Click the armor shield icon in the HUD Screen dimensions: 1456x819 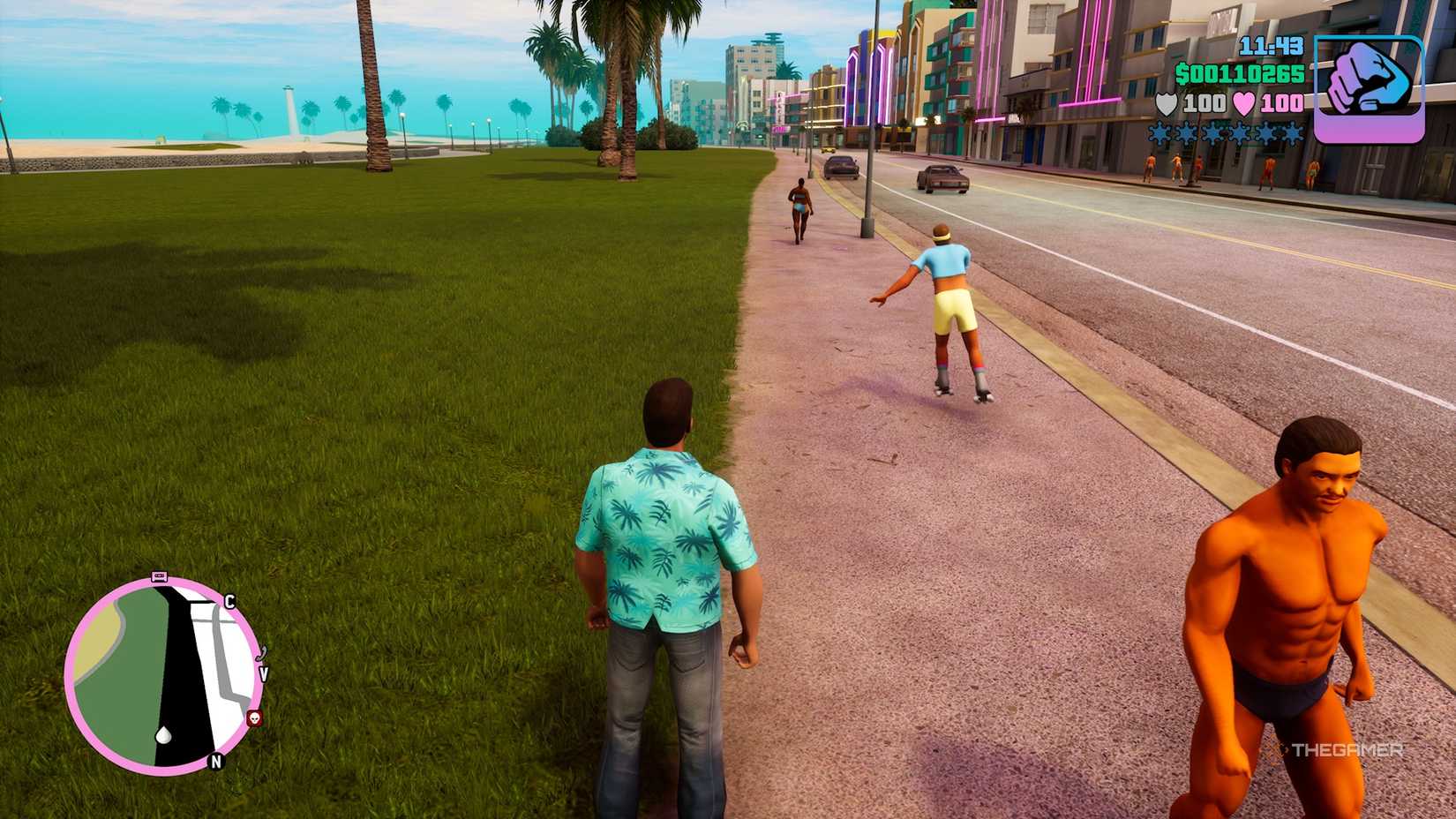[1167, 103]
